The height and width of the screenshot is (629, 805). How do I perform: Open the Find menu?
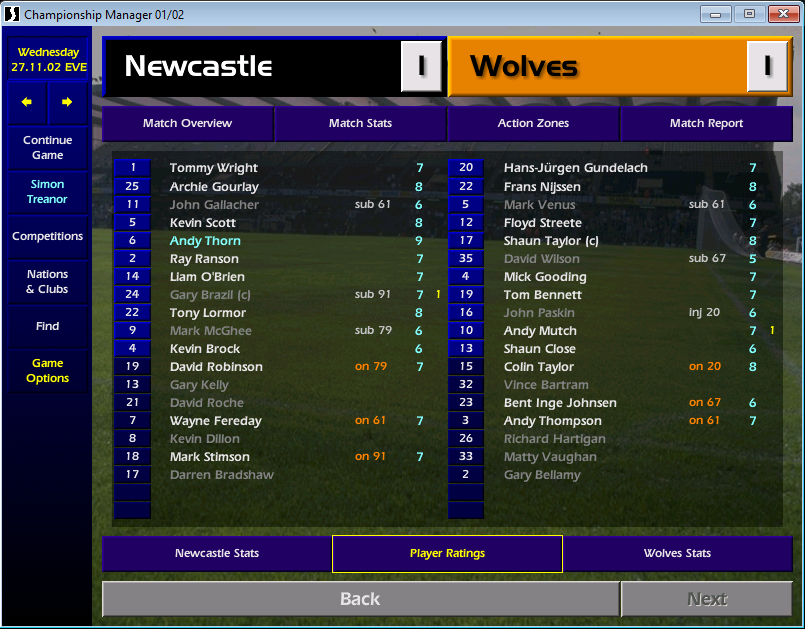pos(47,326)
